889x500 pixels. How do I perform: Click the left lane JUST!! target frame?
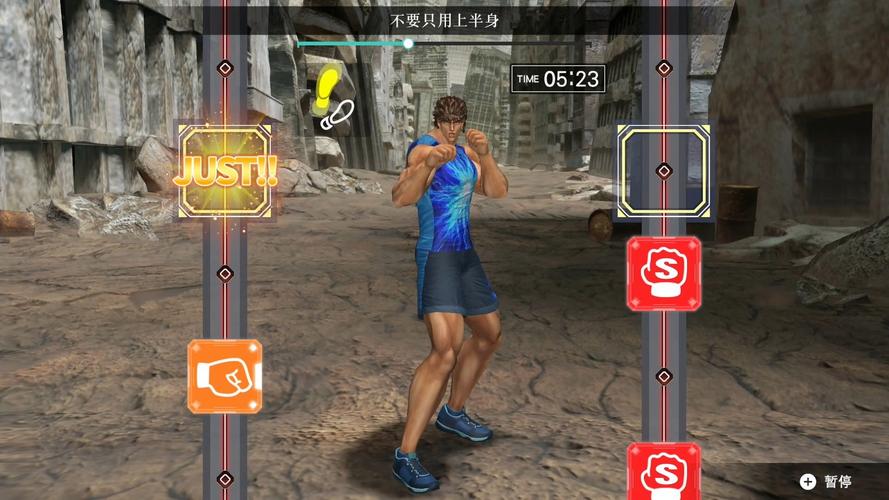click(225, 172)
